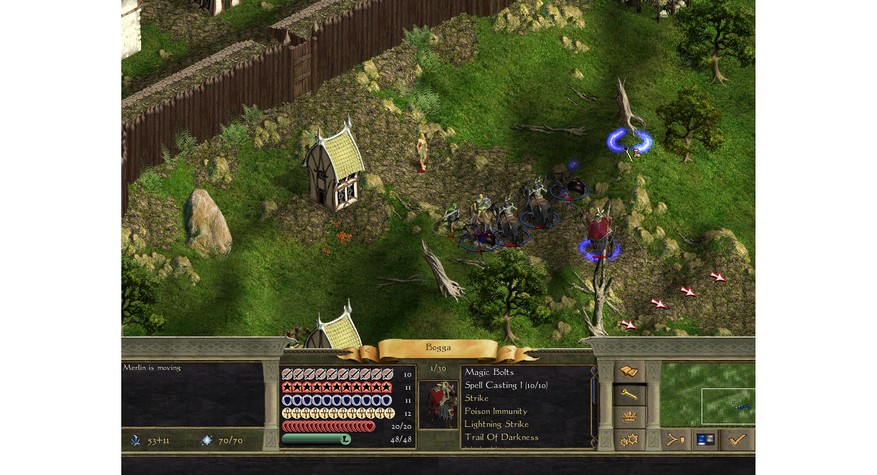
Task: Open game options via the gears icon
Action: (x=629, y=439)
